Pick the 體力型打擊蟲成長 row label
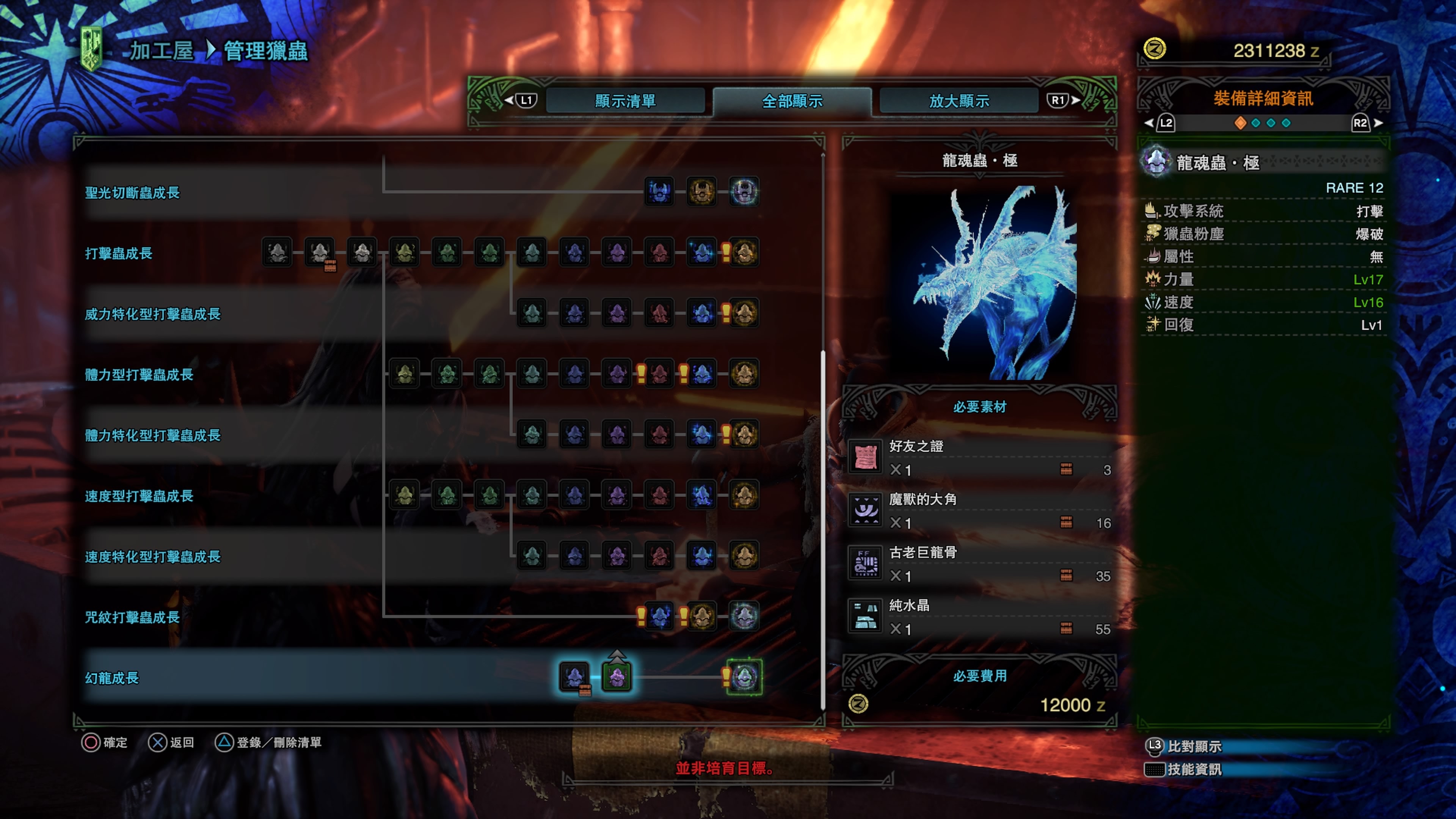Screen dimensions: 1456x819 coord(139,375)
